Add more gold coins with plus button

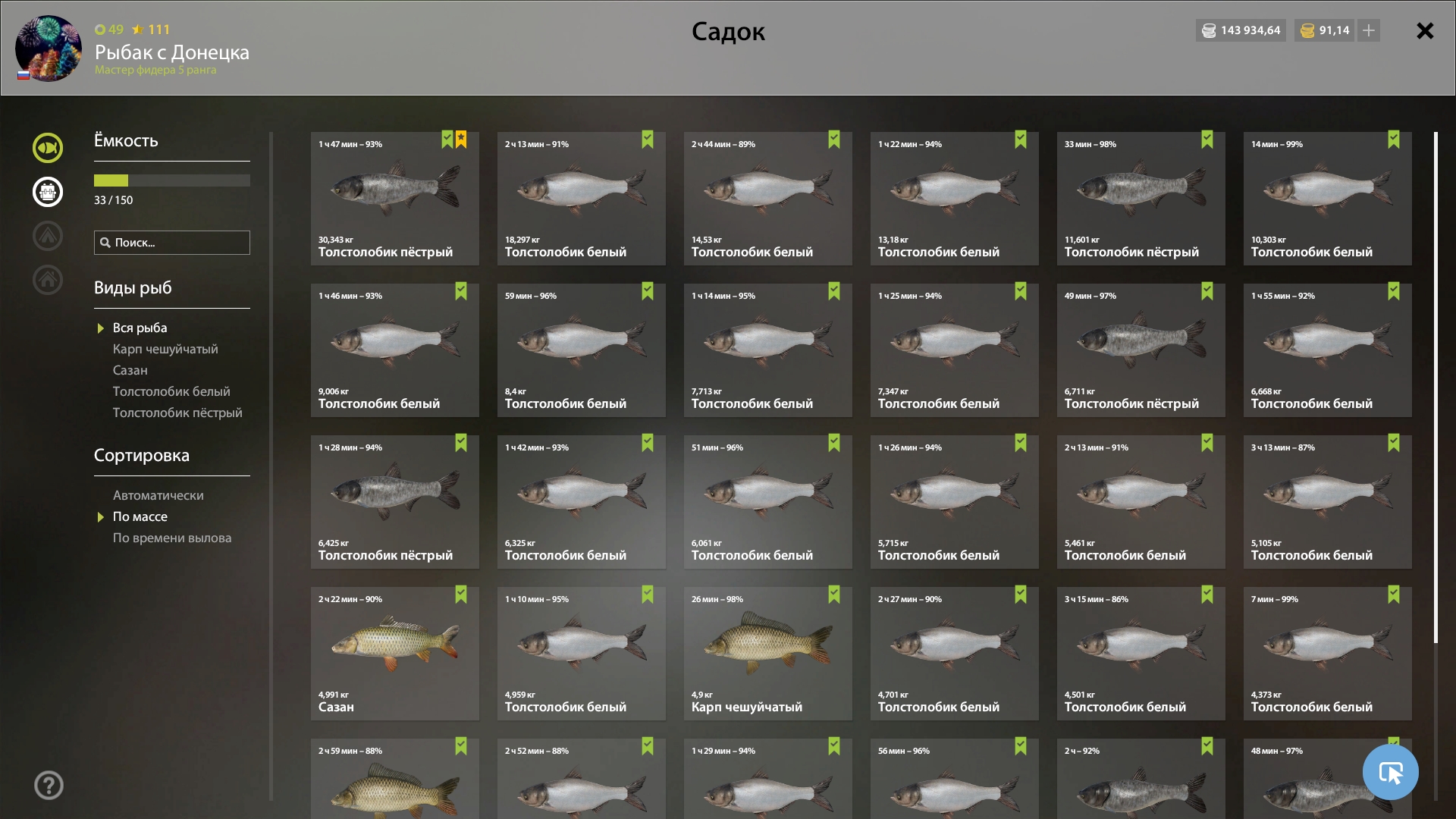[x=1369, y=30]
